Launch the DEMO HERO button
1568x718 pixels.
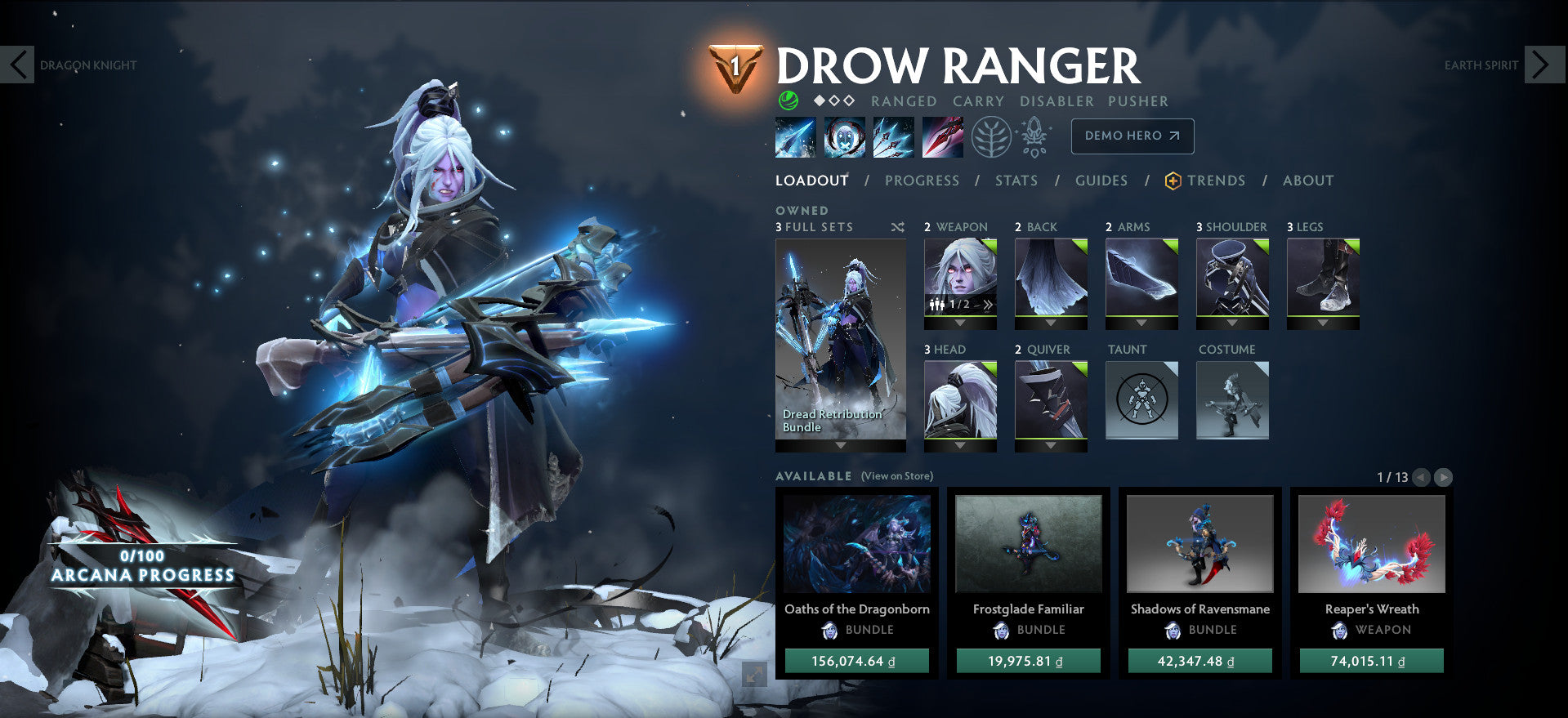pyautogui.click(x=1132, y=136)
